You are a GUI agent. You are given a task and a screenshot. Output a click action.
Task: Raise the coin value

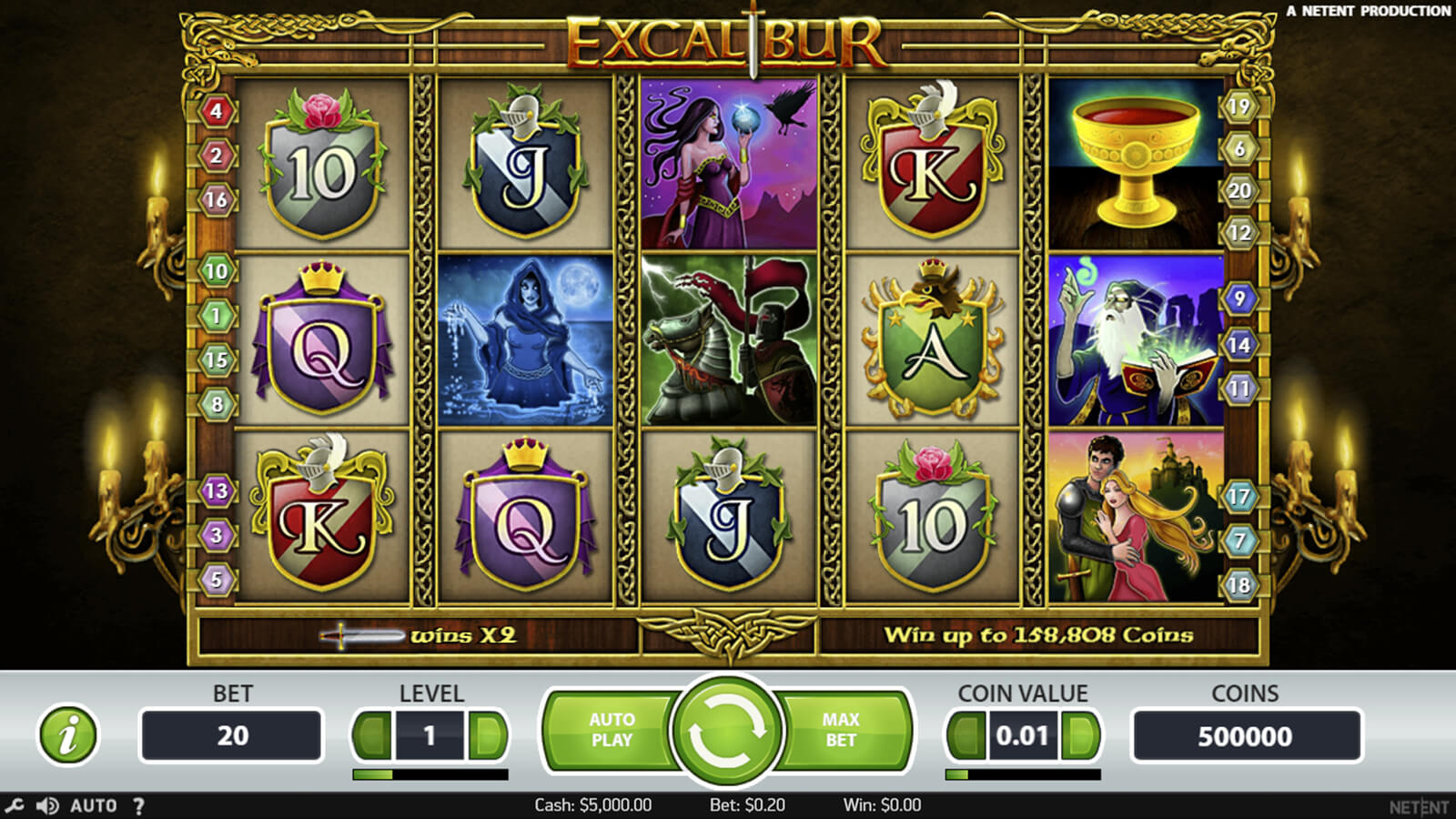1080,735
